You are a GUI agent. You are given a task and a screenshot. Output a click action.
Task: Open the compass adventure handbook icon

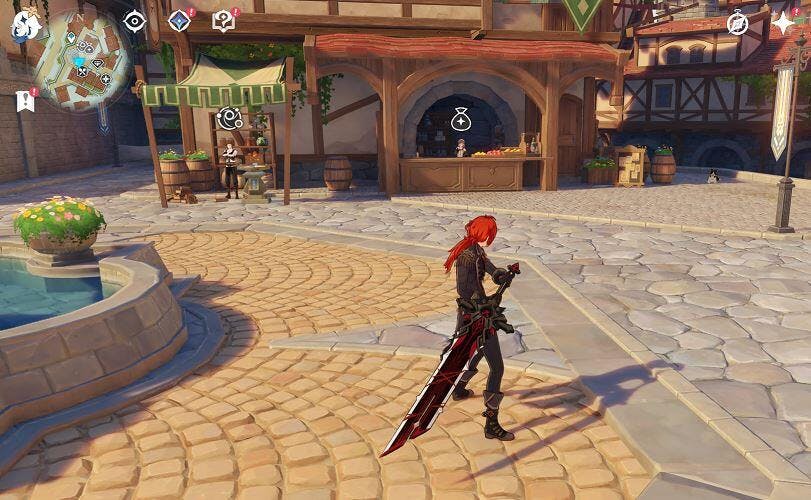737,23
